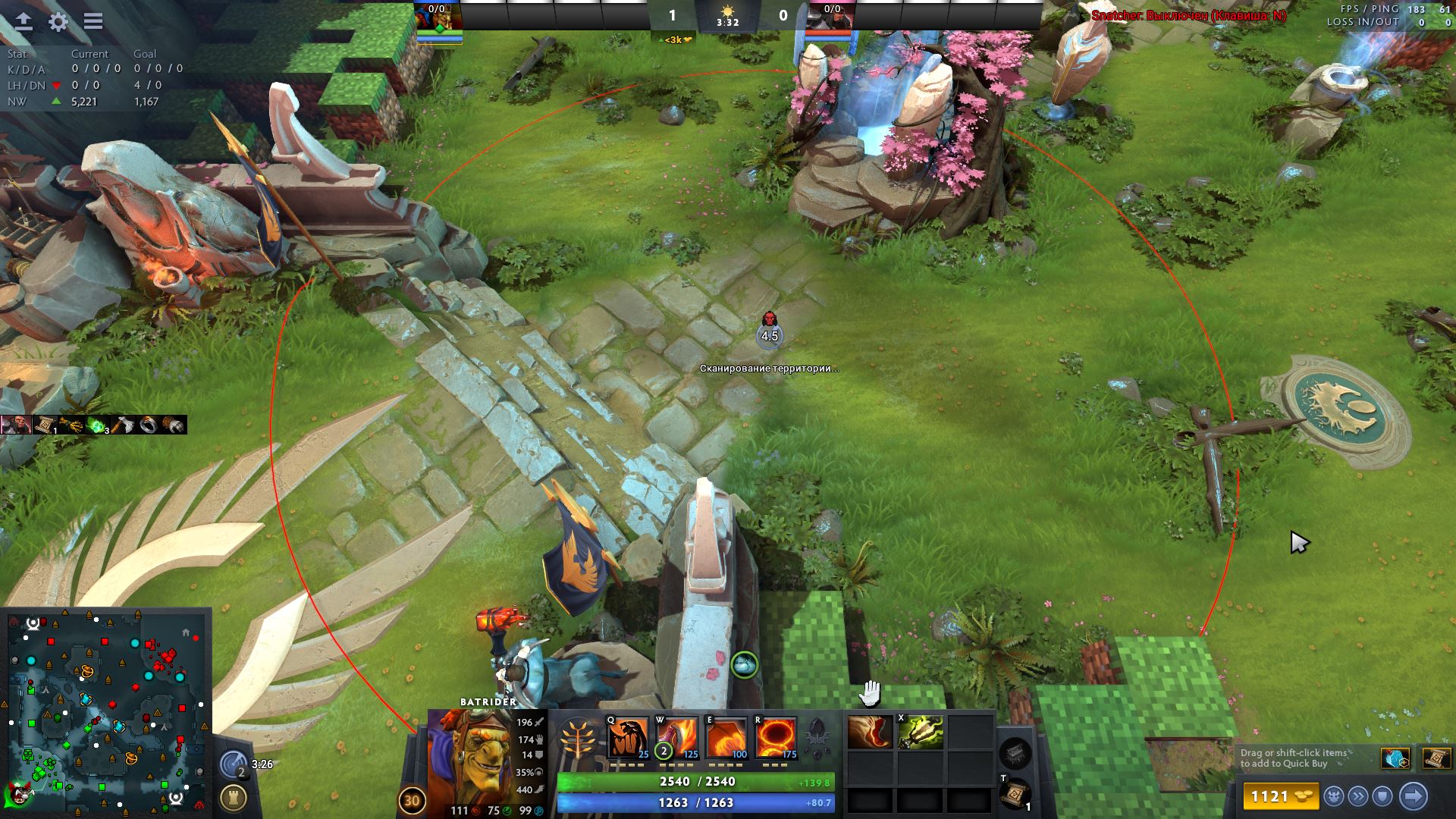Use the green item in slot X
Image resolution: width=1456 pixels, height=819 pixels.
pos(920,733)
